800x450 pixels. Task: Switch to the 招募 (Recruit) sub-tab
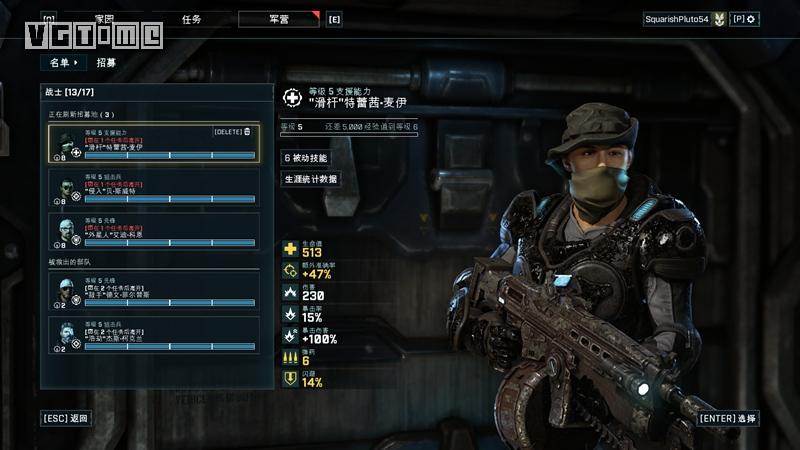[106, 62]
